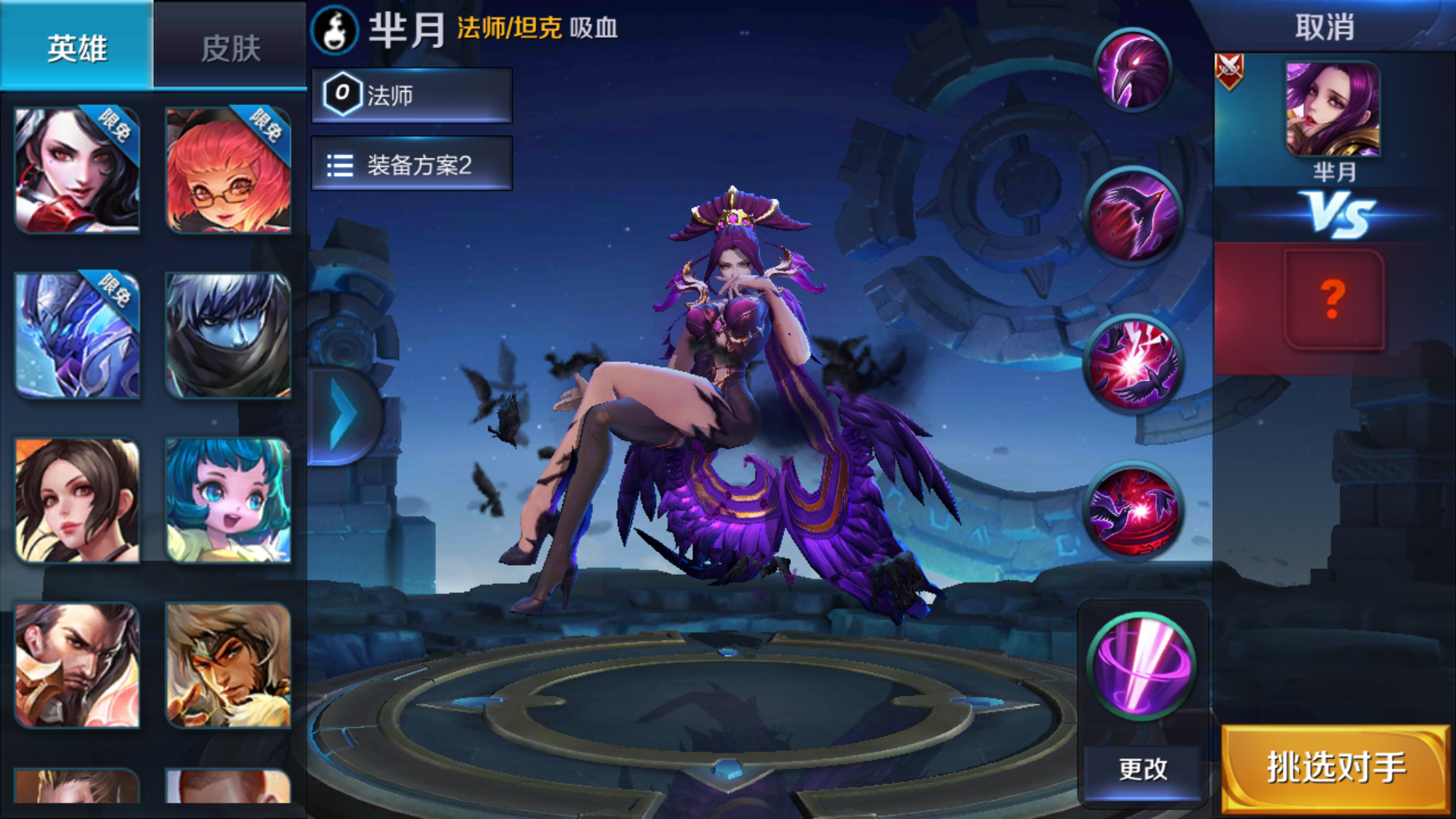
Task: Click the list icon beside 装备方案2
Action: coord(338,164)
